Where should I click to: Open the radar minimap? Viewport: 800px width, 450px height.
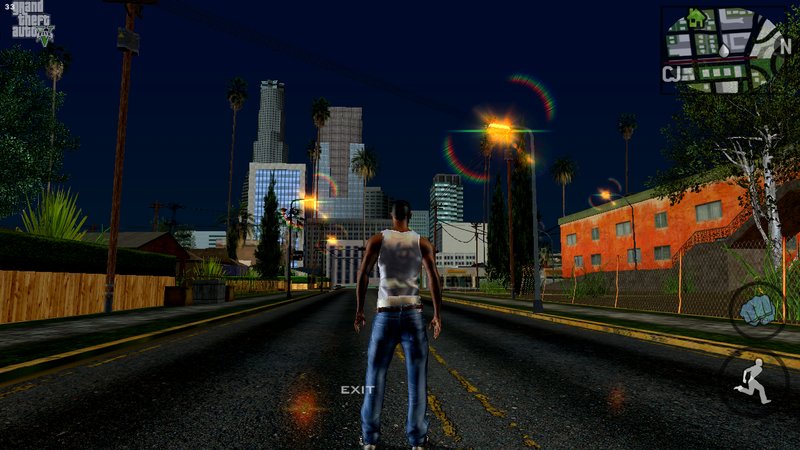(x=722, y=50)
